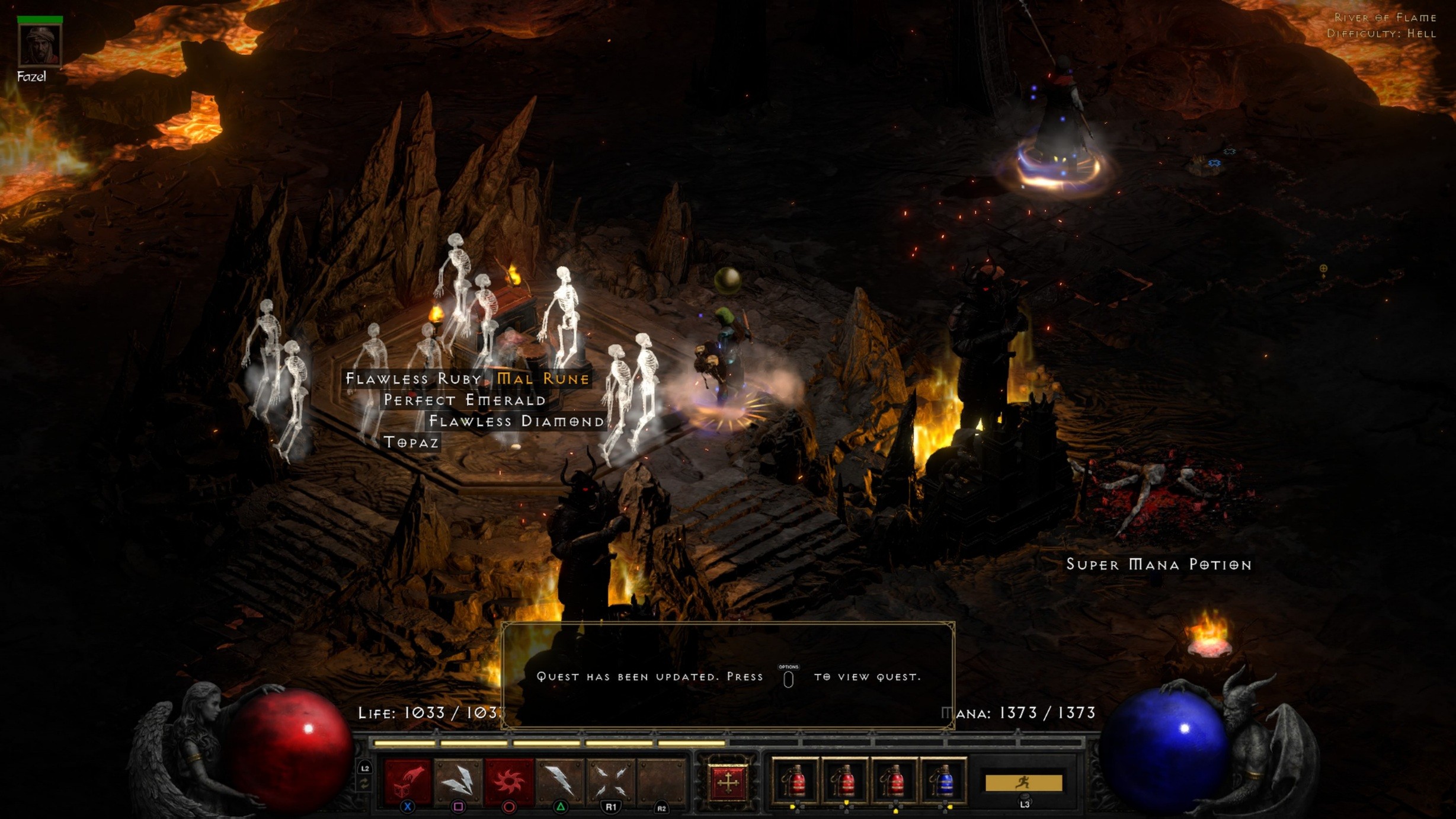1456x819 pixels.
Task: Open the red cross level-up button
Action: click(x=728, y=782)
